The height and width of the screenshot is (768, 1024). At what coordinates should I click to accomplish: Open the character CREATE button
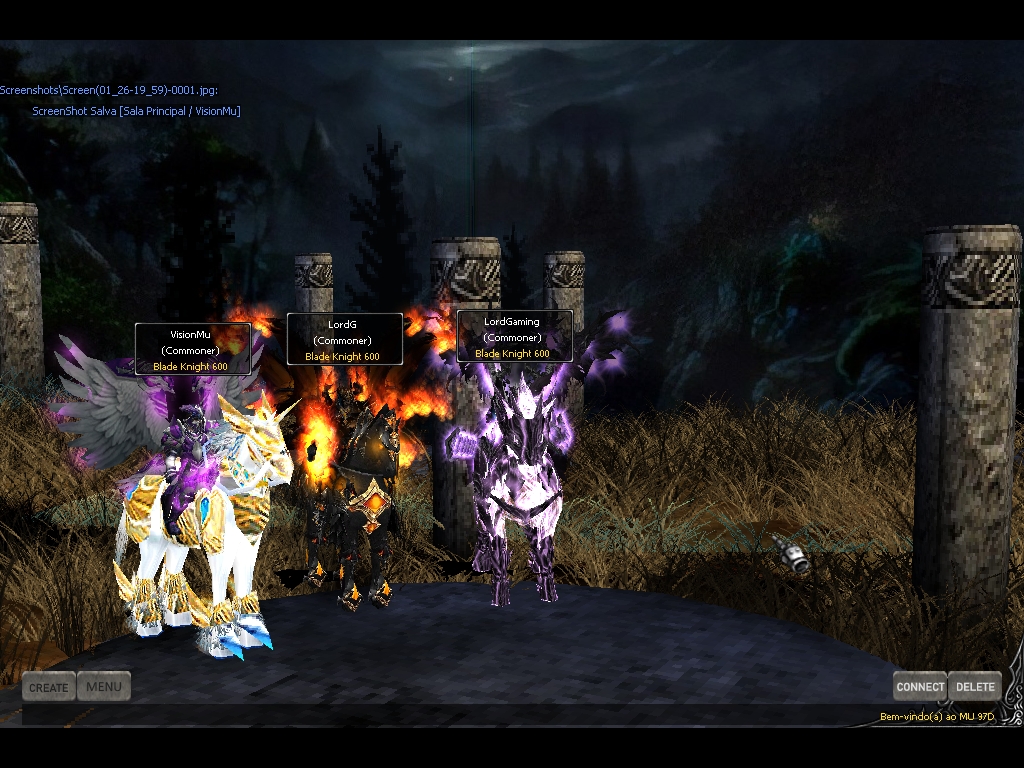click(49, 687)
